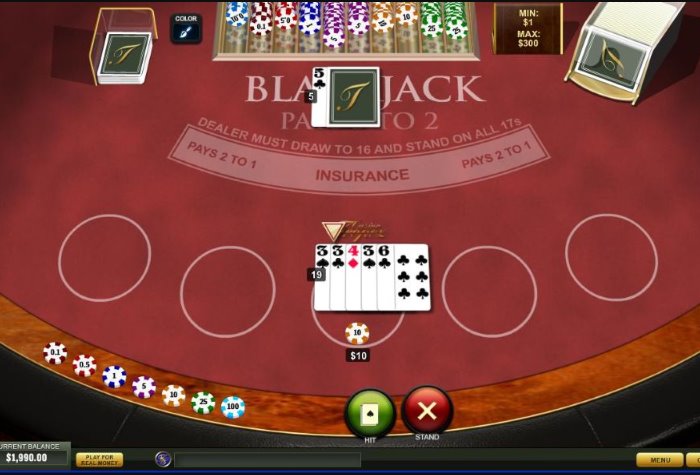700x475 pixels.
Task: Pick the 0.5 value chip
Action: click(x=85, y=365)
